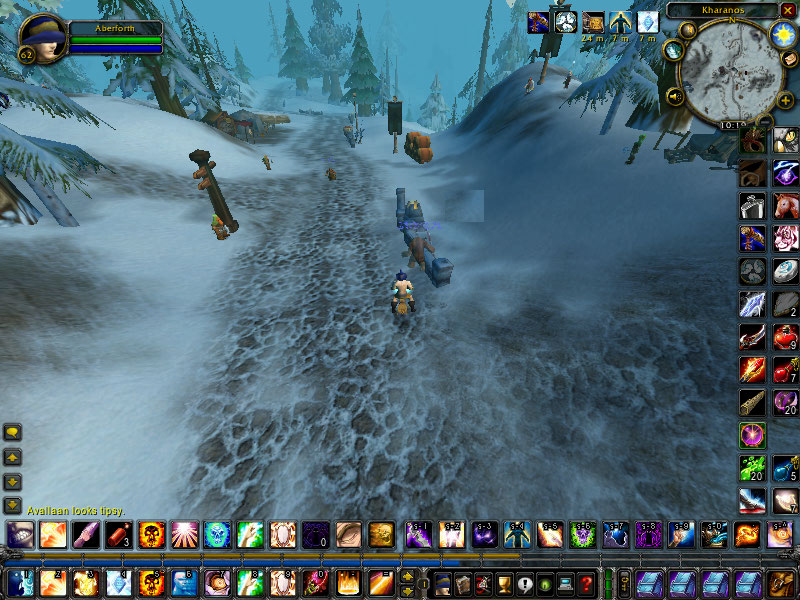Click the Aberforth player portrait

[38, 36]
